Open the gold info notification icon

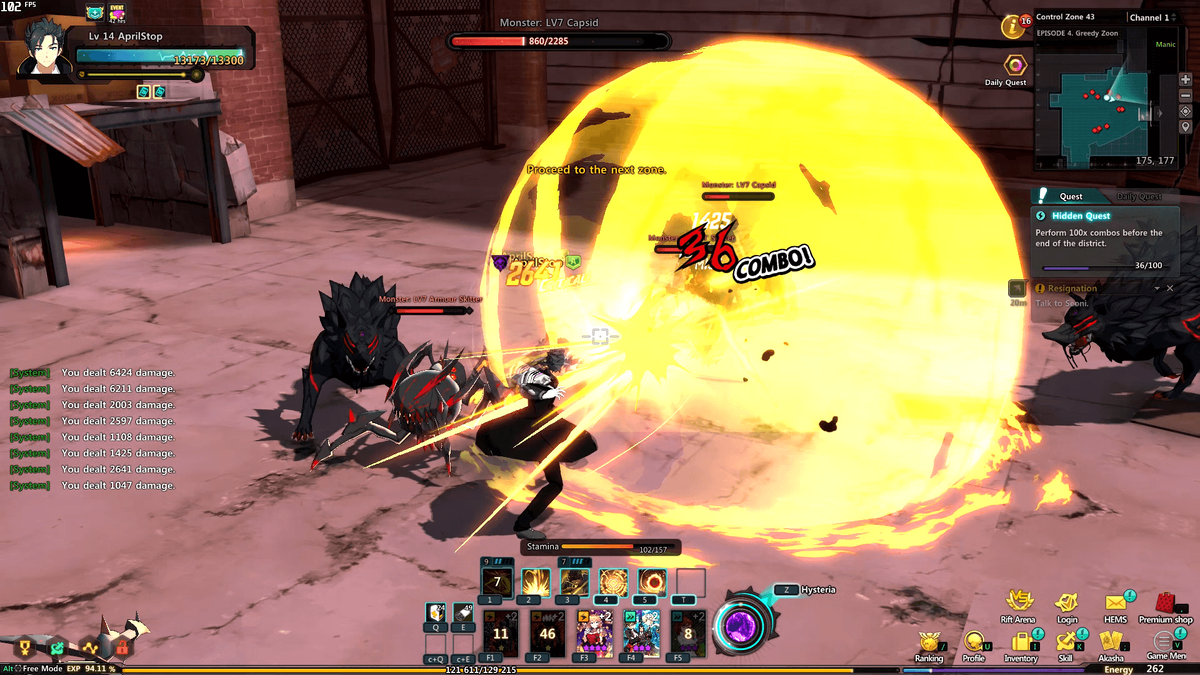click(1015, 27)
